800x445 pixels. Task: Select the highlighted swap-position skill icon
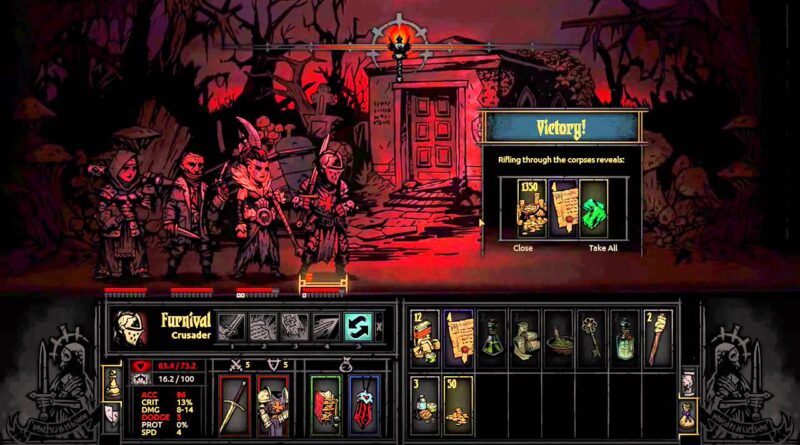point(358,327)
